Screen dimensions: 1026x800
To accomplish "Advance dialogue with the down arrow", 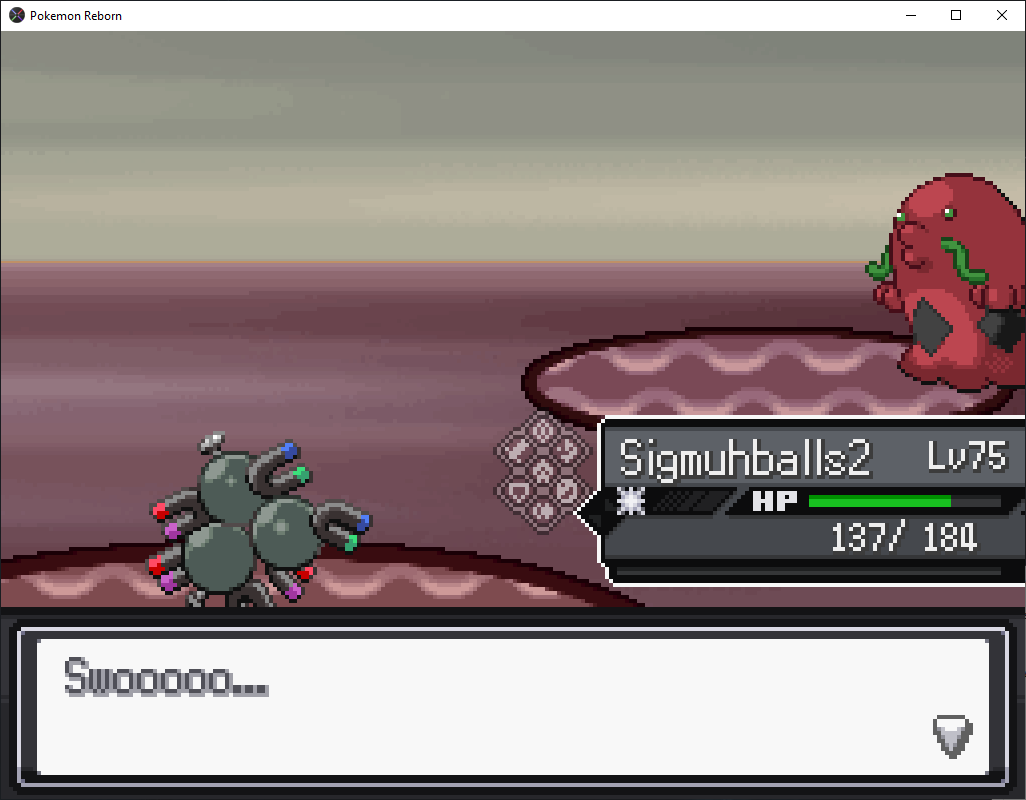I will click(x=952, y=737).
